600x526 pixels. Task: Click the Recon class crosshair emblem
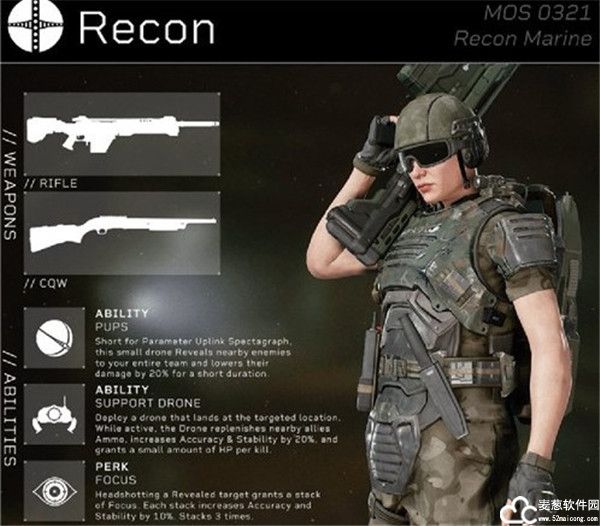[x=37, y=29]
